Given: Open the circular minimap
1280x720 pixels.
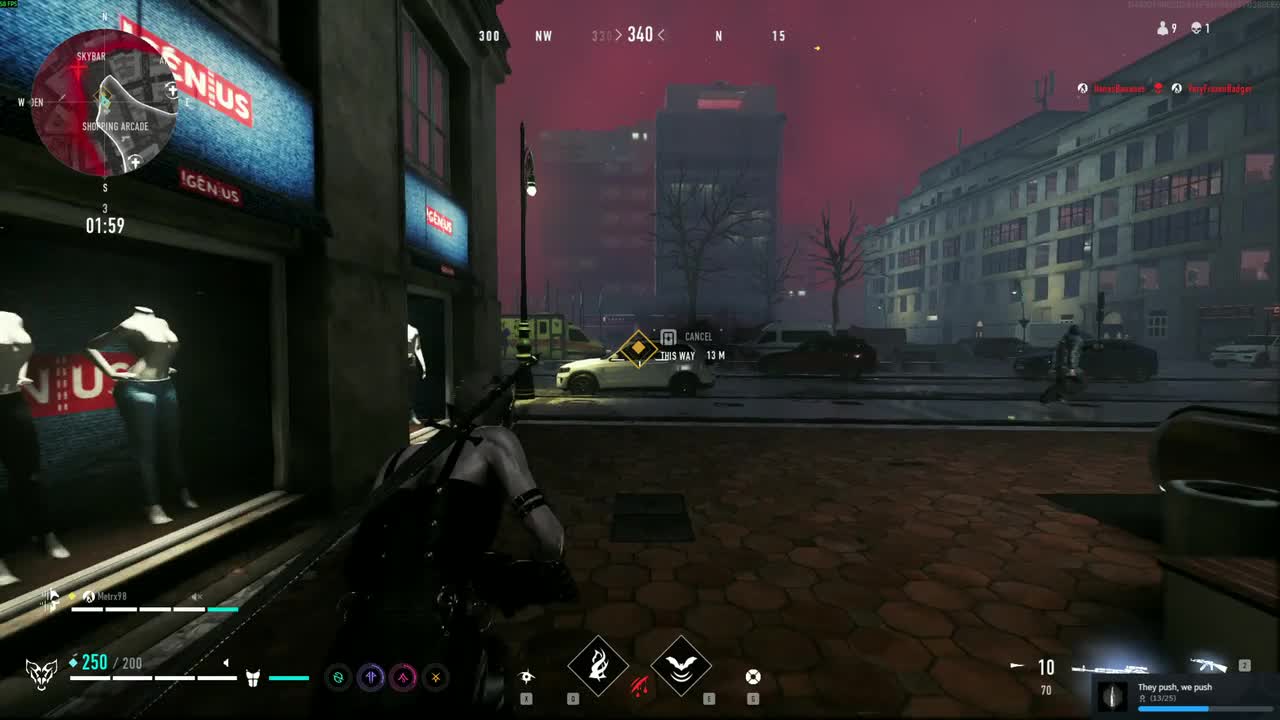Looking at the screenshot, I should (104, 103).
